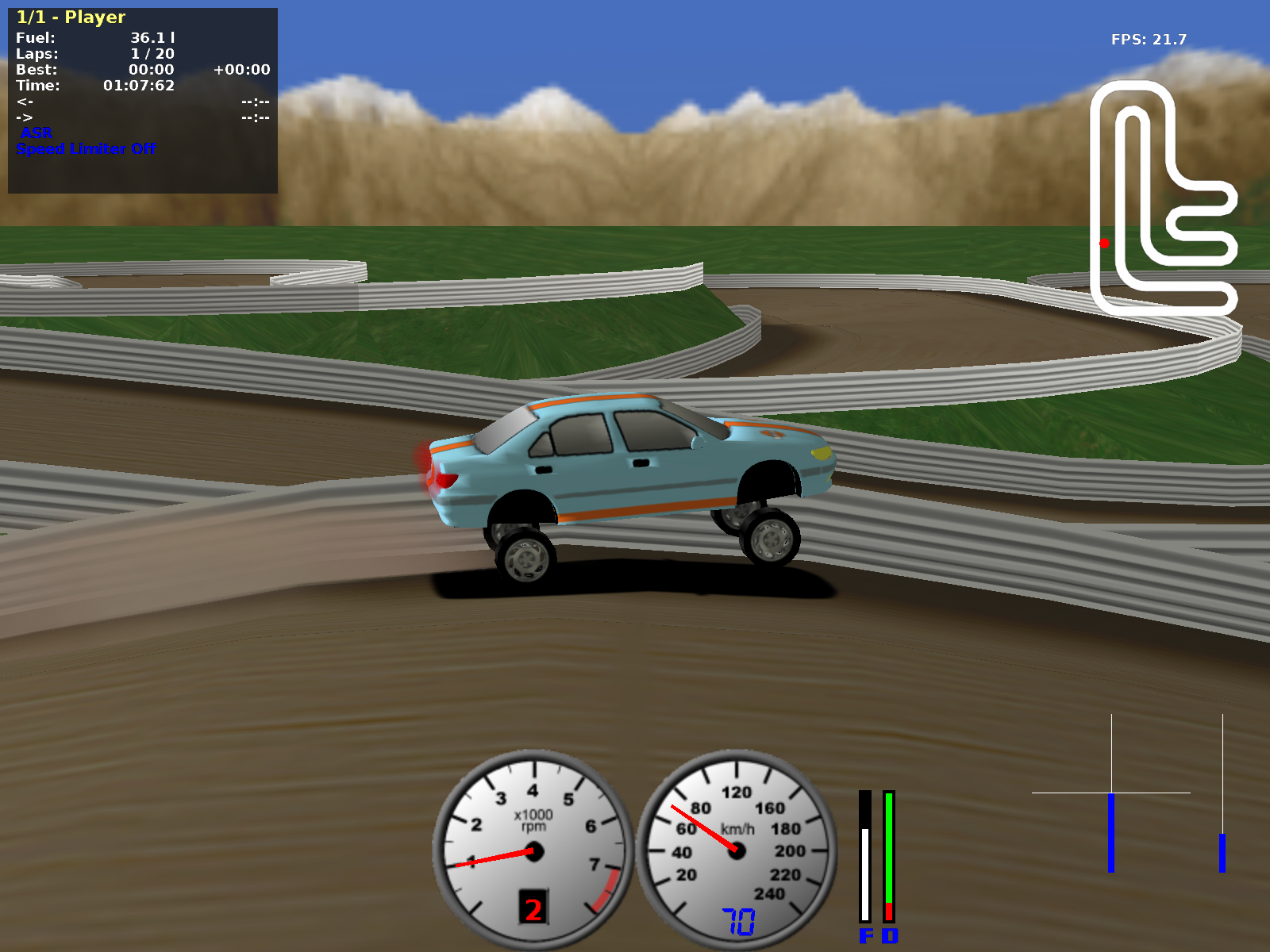Click the track minimap
This screenshot has width=1270, height=952.
click(x=1164, y=198)
